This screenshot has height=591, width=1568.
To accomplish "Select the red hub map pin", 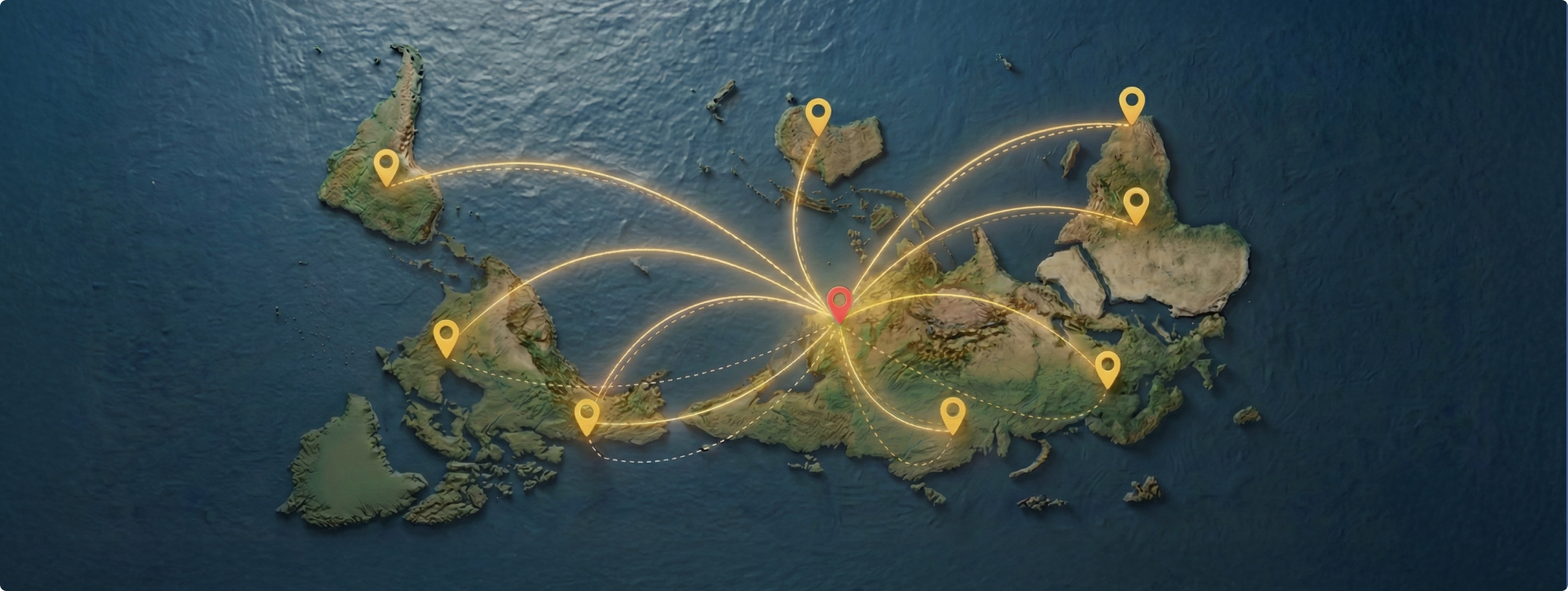I will (x=839, y=302).
